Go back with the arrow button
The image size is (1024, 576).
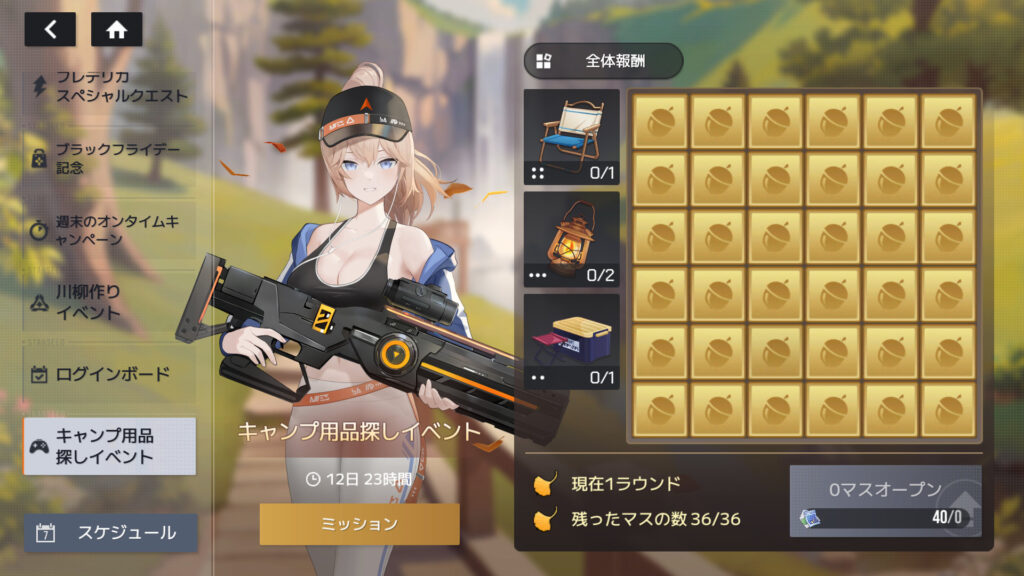[x=50, y=29]
